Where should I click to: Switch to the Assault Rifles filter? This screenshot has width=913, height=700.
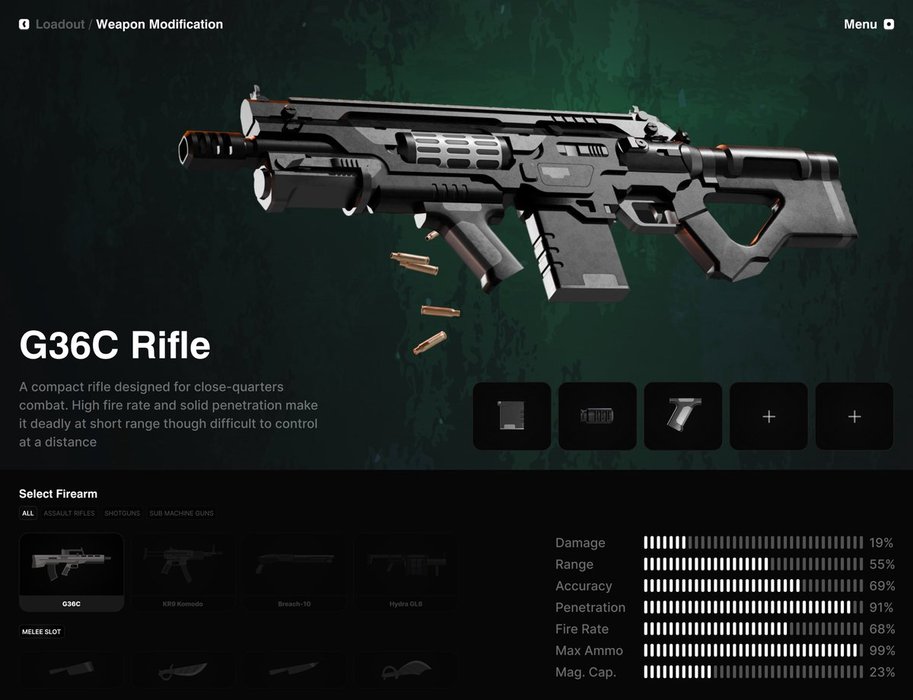pyautogui.click(x=69, y=513)
